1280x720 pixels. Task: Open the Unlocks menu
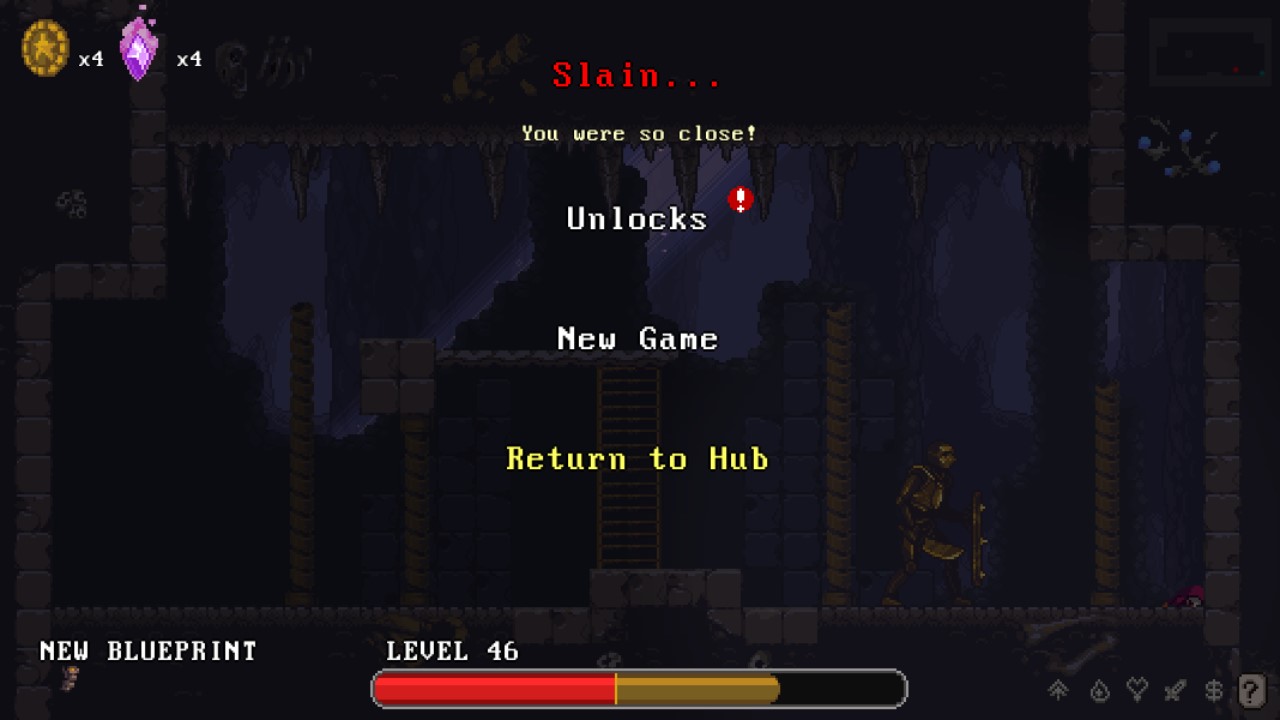637,218
